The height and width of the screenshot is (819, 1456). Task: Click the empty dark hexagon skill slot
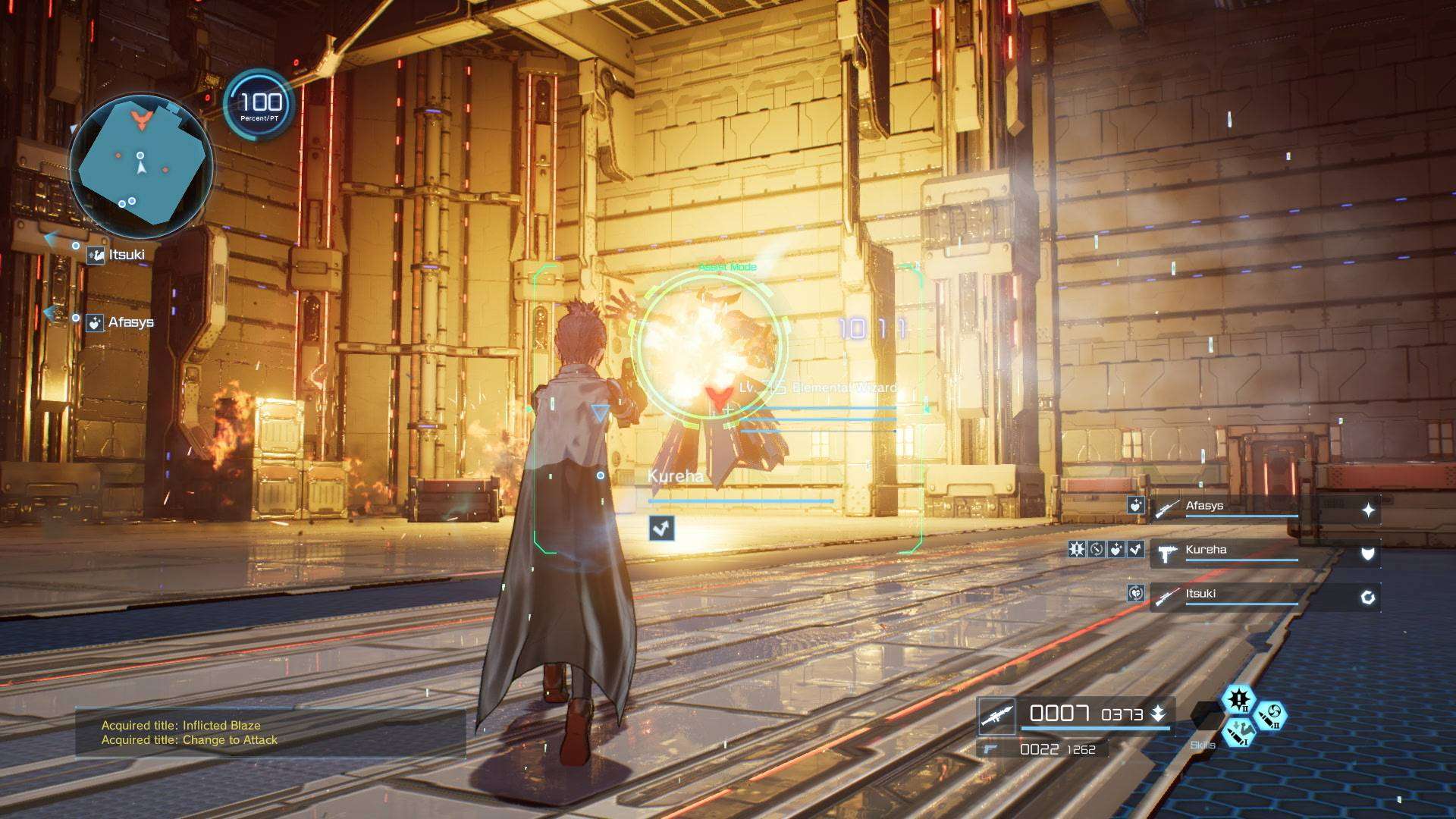(1206, 715)
